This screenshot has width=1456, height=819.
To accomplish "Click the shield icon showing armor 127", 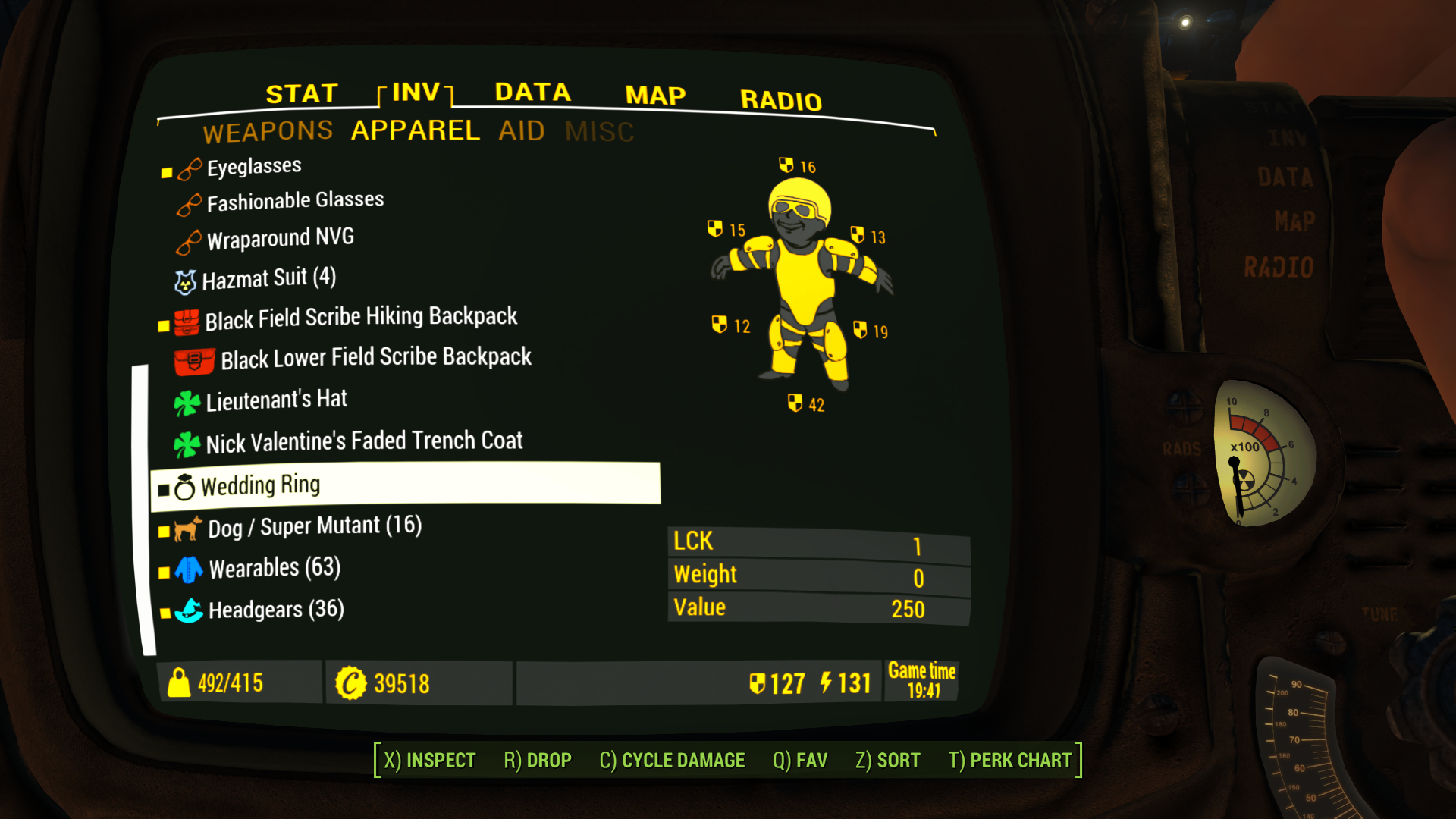I will click(758, 682).
